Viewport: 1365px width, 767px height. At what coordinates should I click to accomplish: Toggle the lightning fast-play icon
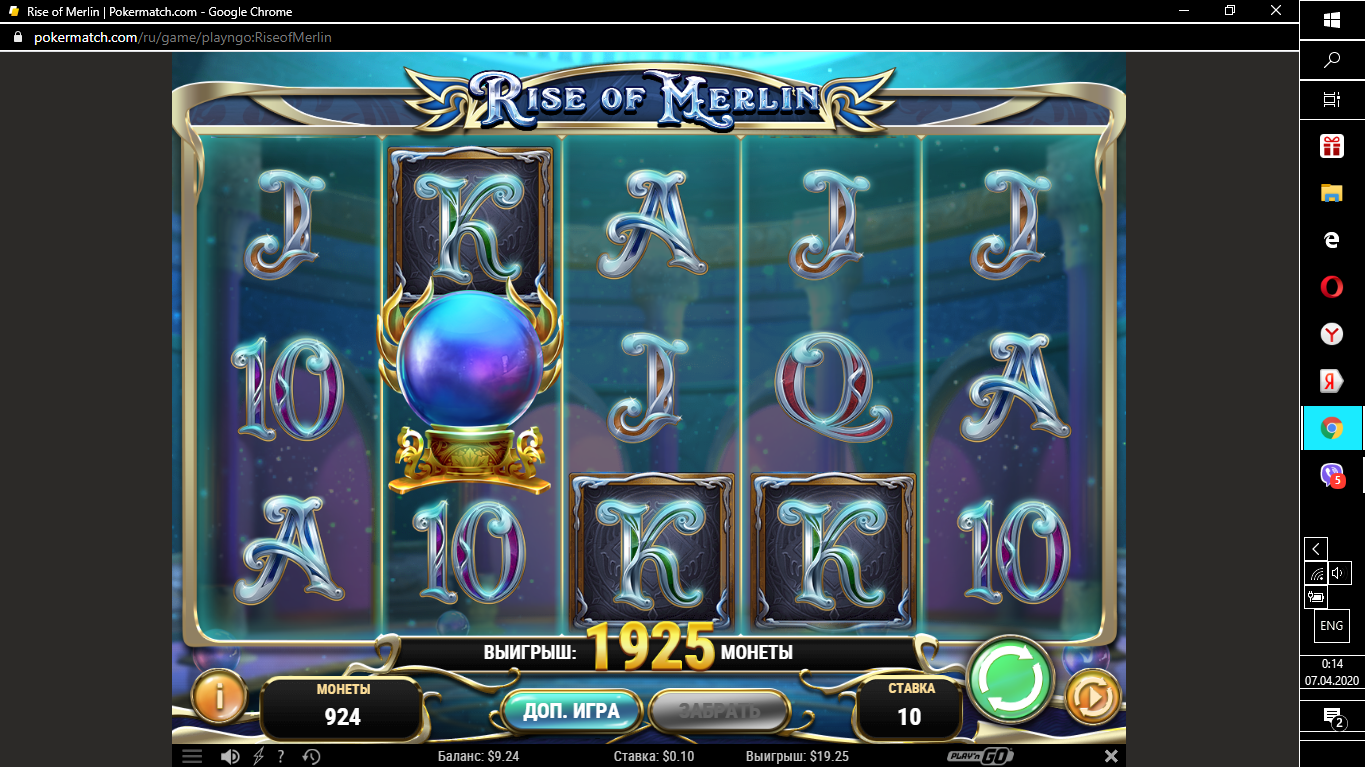(x=258, y=756)
